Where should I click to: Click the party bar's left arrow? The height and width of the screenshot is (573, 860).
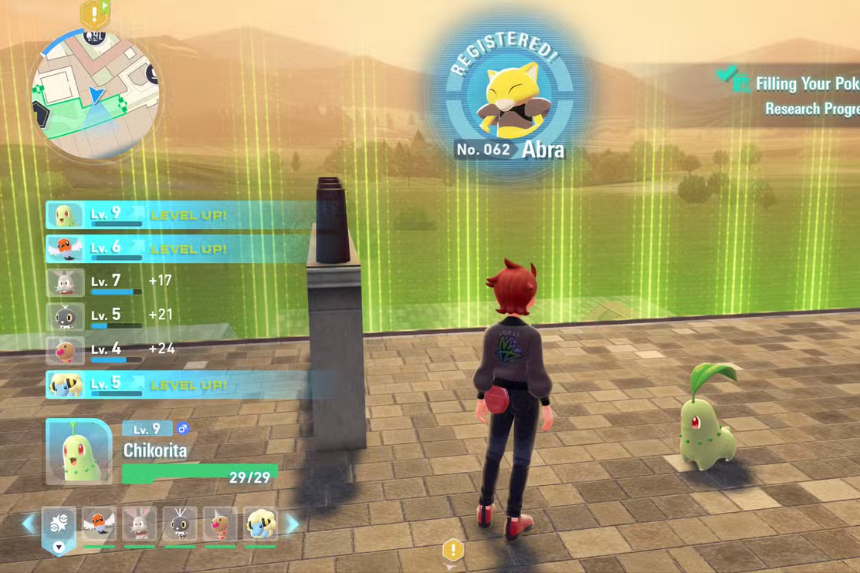pos(28,524)
